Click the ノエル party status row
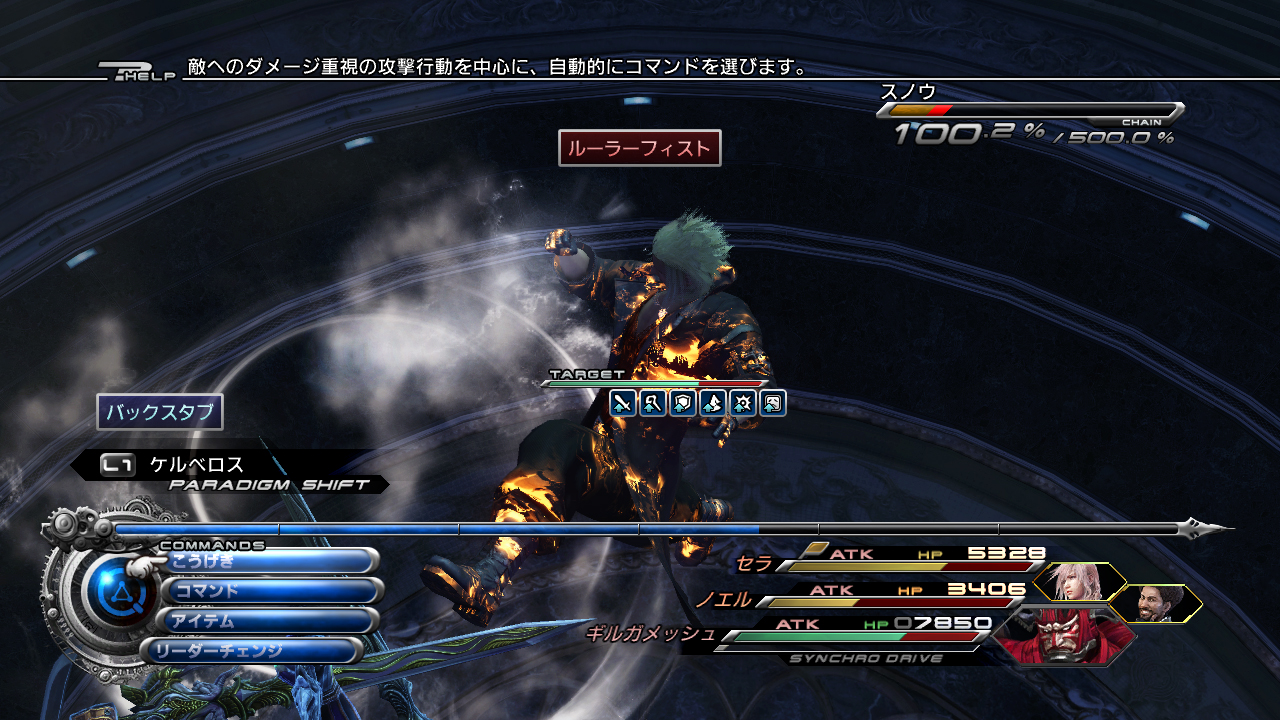 pos(870,595)
